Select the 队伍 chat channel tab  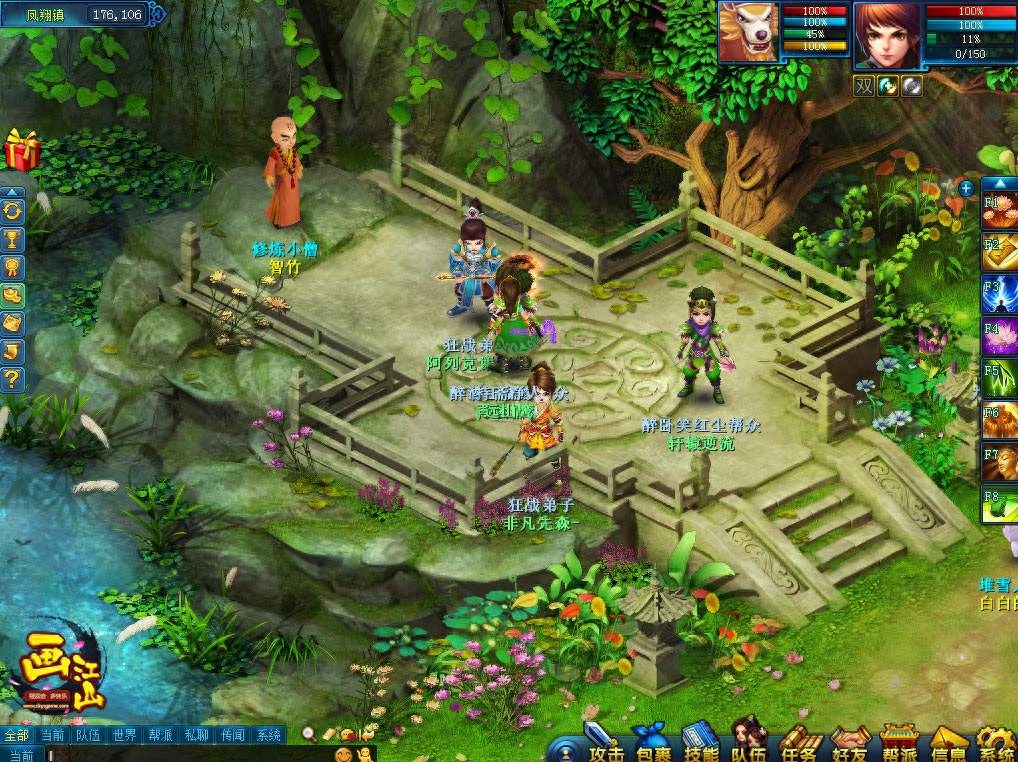(88, 735)
